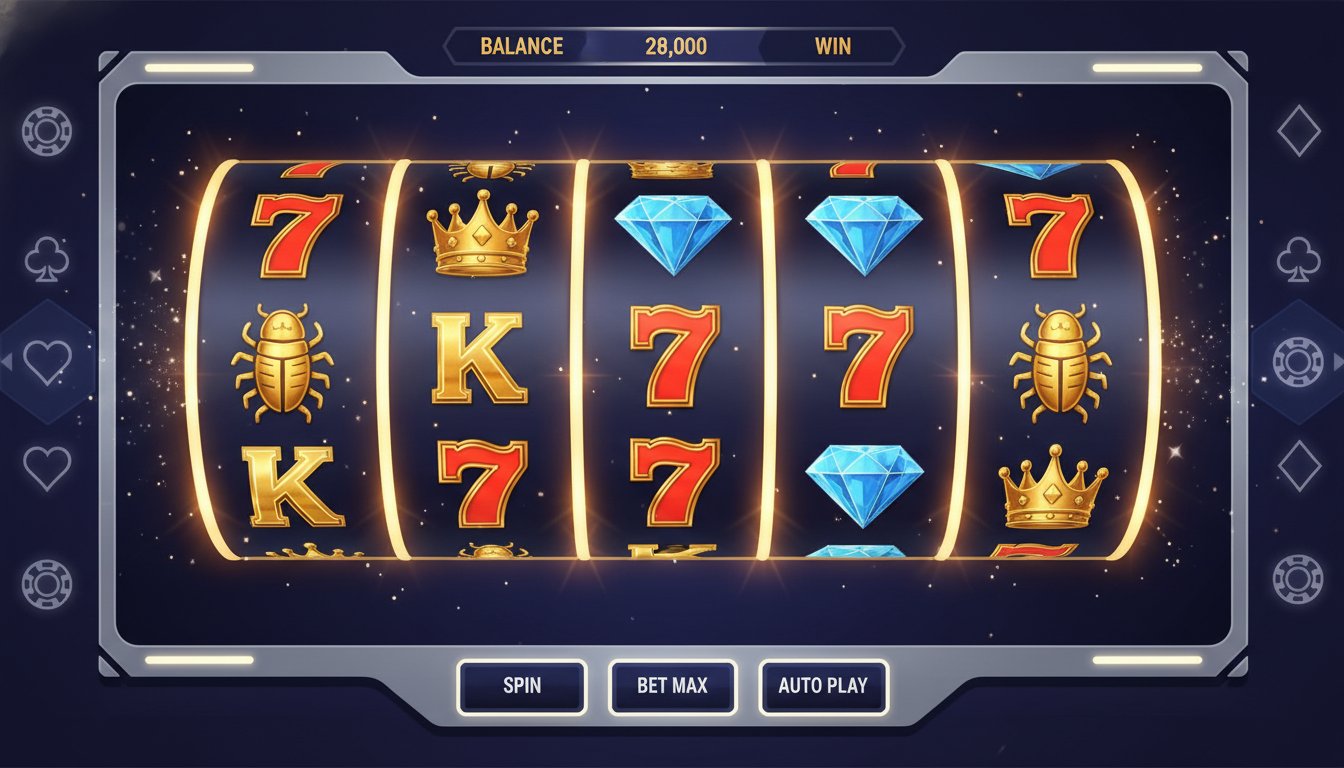Image resolution: width=1344 pixels, height=768 pixels.
Task: Click the club suit icon in the left panel
Action: (x=47, y=260)
